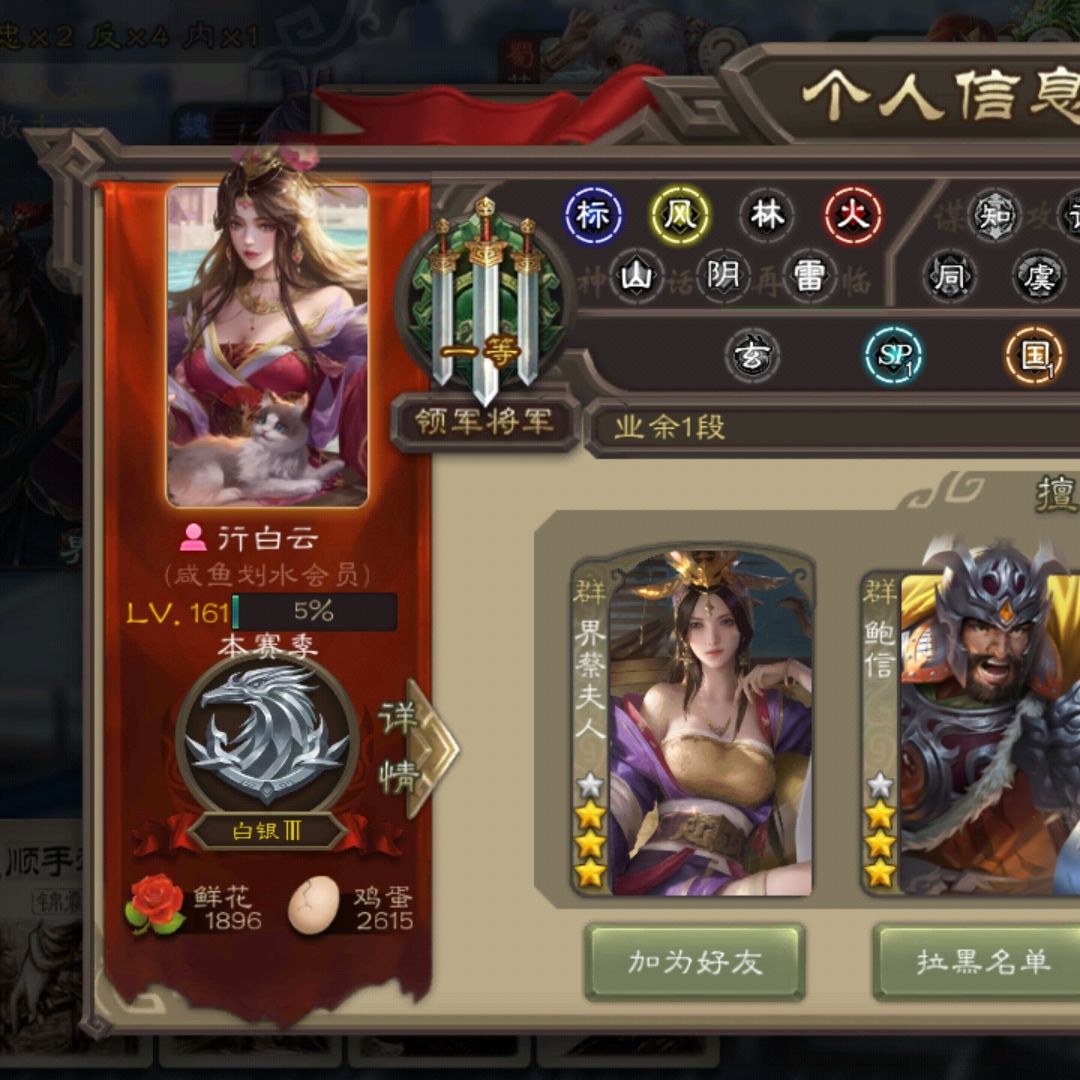Image resolution: width=1080 pixels, height=1080 pixels.
Task: Choose the cyan SP pack badge
Action: 892,356
